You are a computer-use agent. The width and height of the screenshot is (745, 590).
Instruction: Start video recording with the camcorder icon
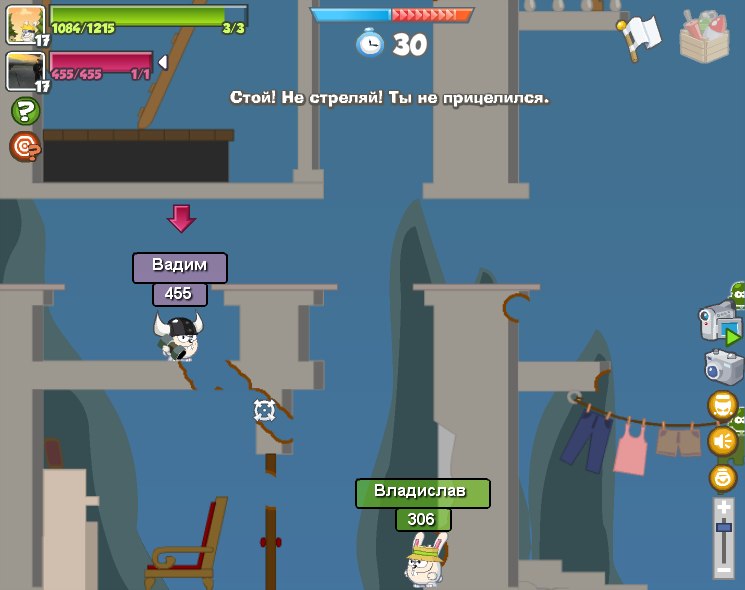(x=719, y=322)
